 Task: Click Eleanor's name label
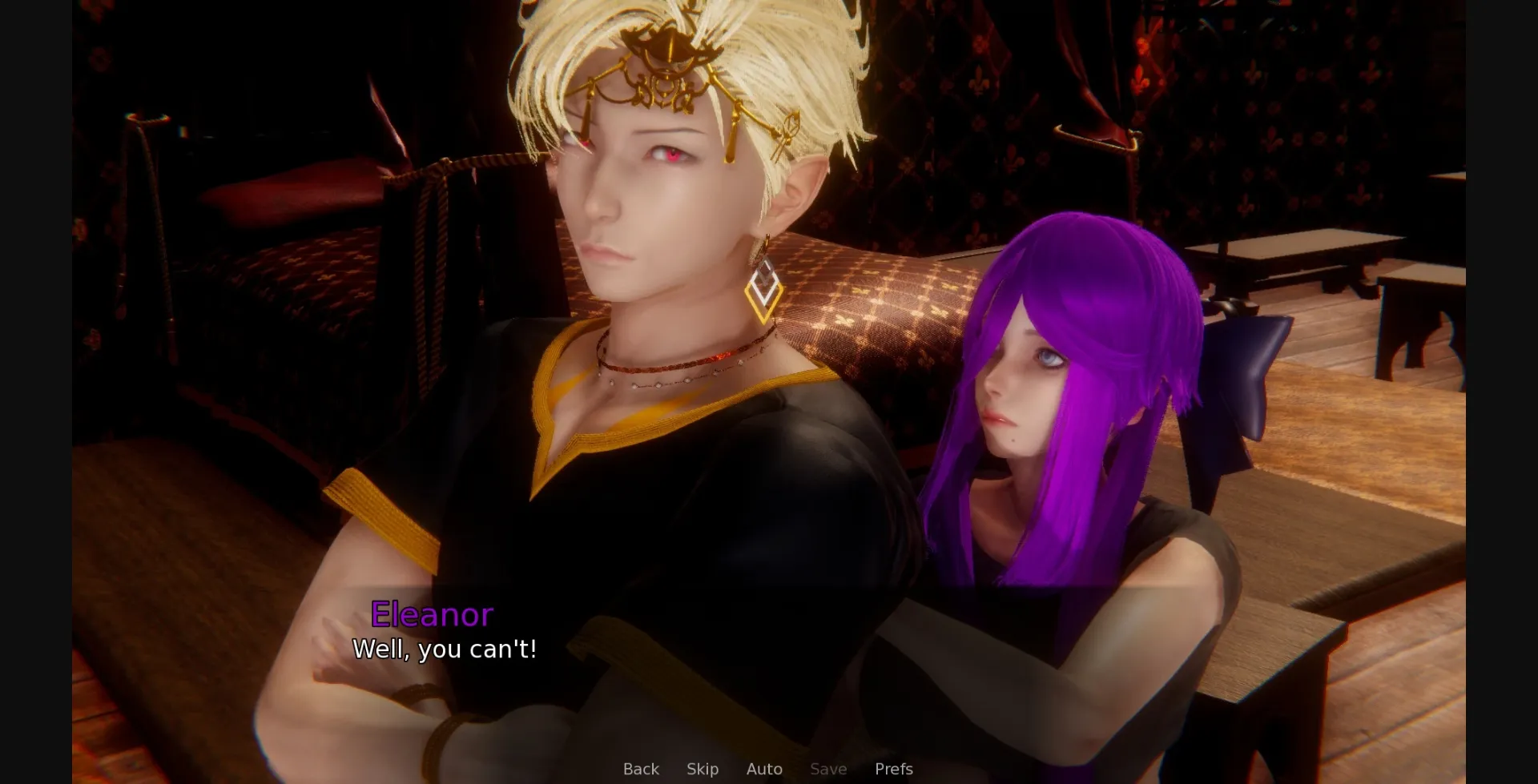[x=433, y=615]
